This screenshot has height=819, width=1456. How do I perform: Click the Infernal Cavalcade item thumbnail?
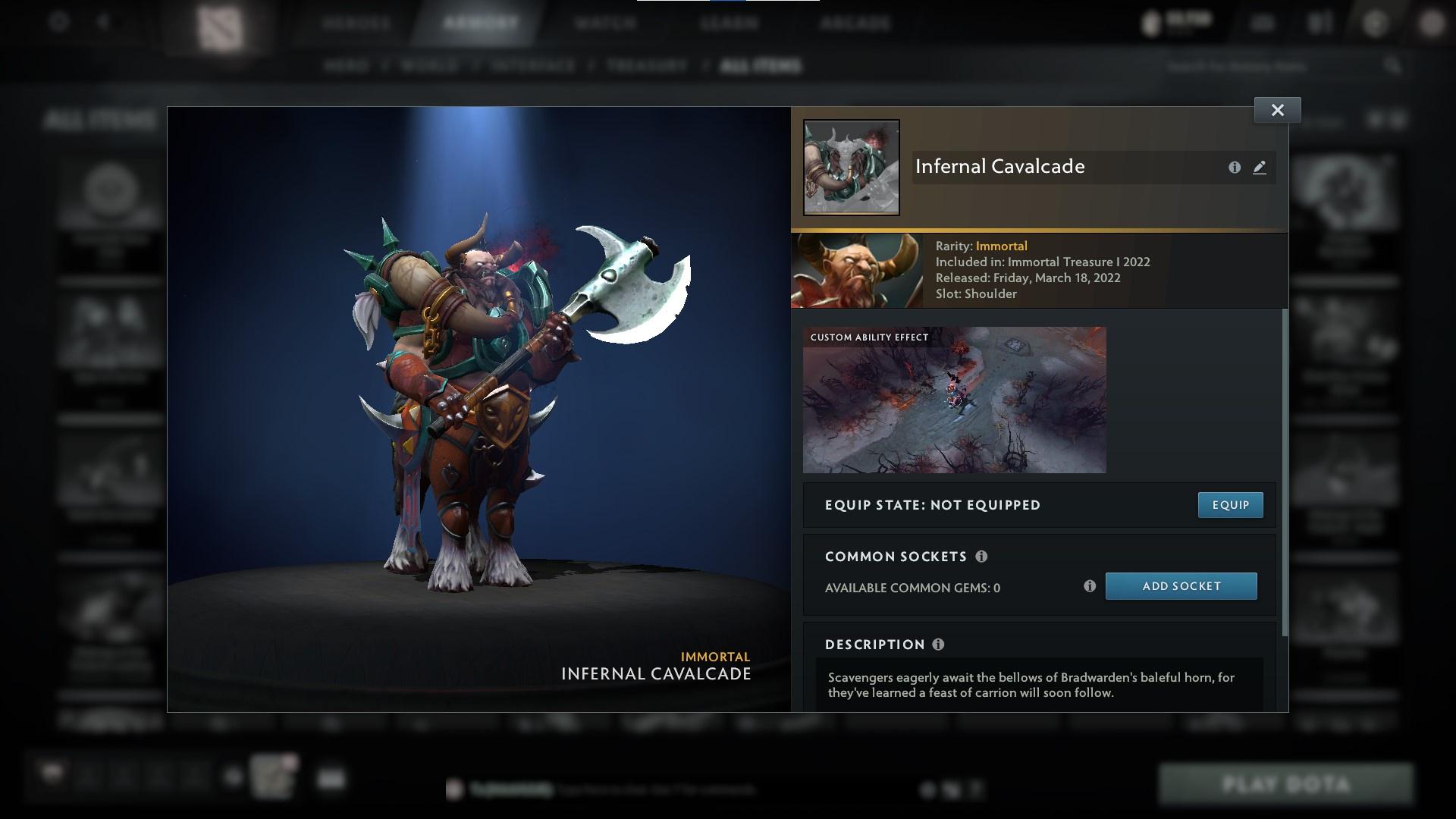pyautogui.click(x=851, y=167)
